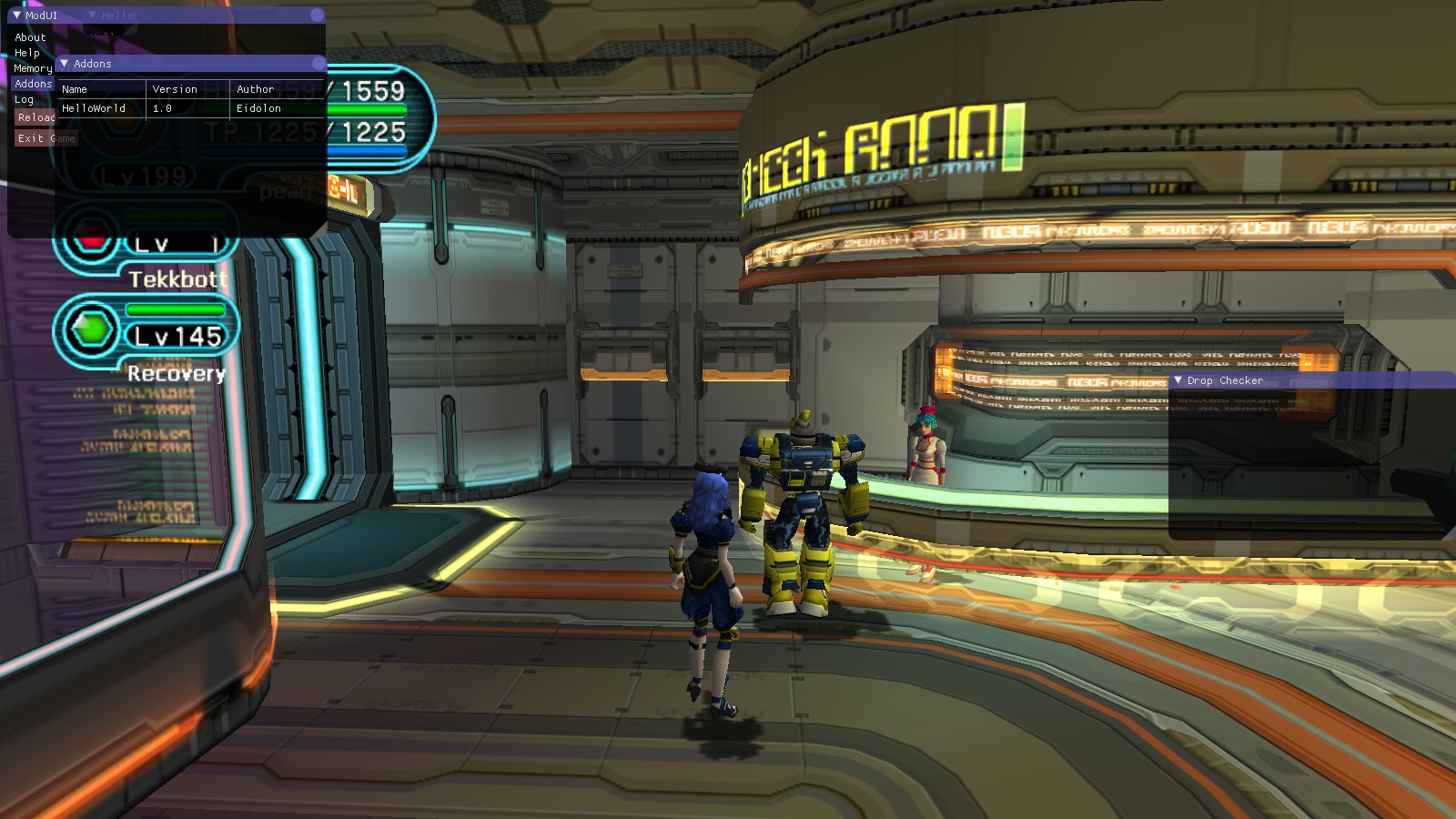Close the Addons window with its round button
The image size is (1456, 819).
coord(318,64)
